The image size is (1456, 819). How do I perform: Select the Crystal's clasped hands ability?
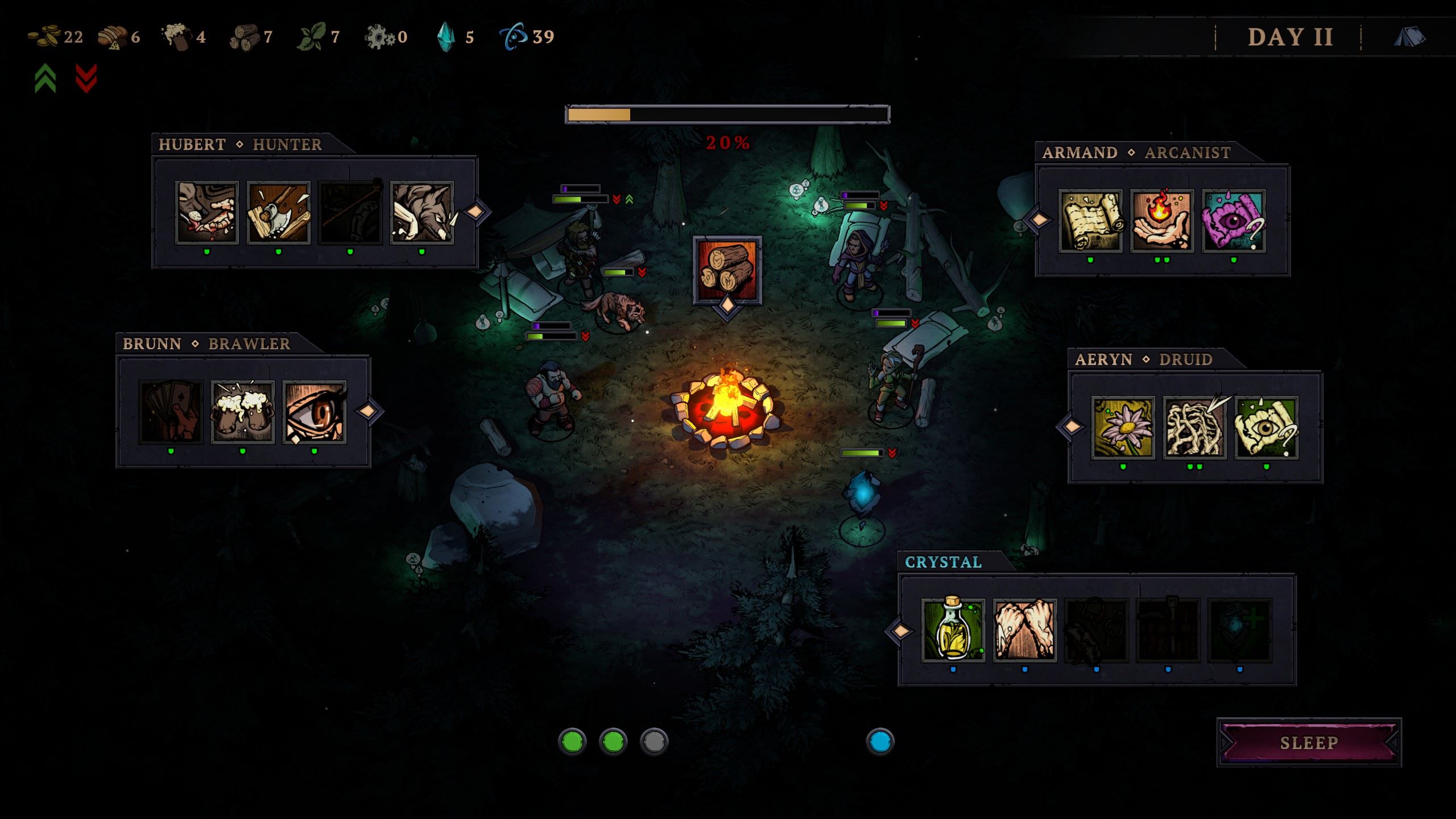pyautogui.click(x=1025, y=630)
